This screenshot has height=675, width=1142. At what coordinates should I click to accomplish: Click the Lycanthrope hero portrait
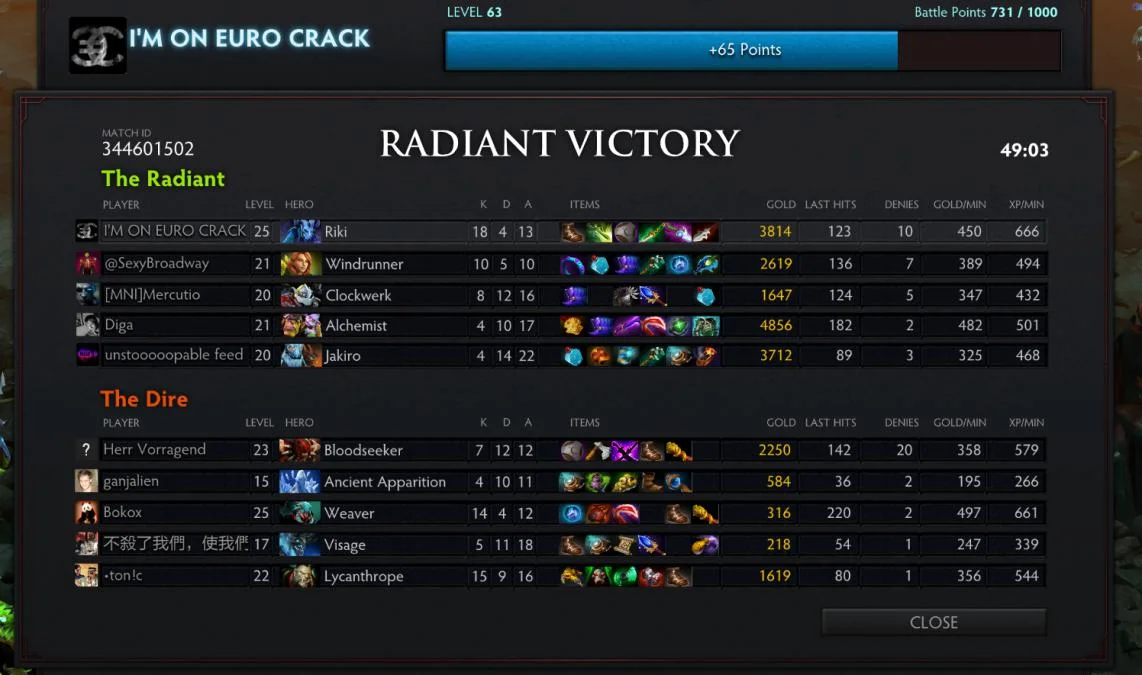[300, 577]
